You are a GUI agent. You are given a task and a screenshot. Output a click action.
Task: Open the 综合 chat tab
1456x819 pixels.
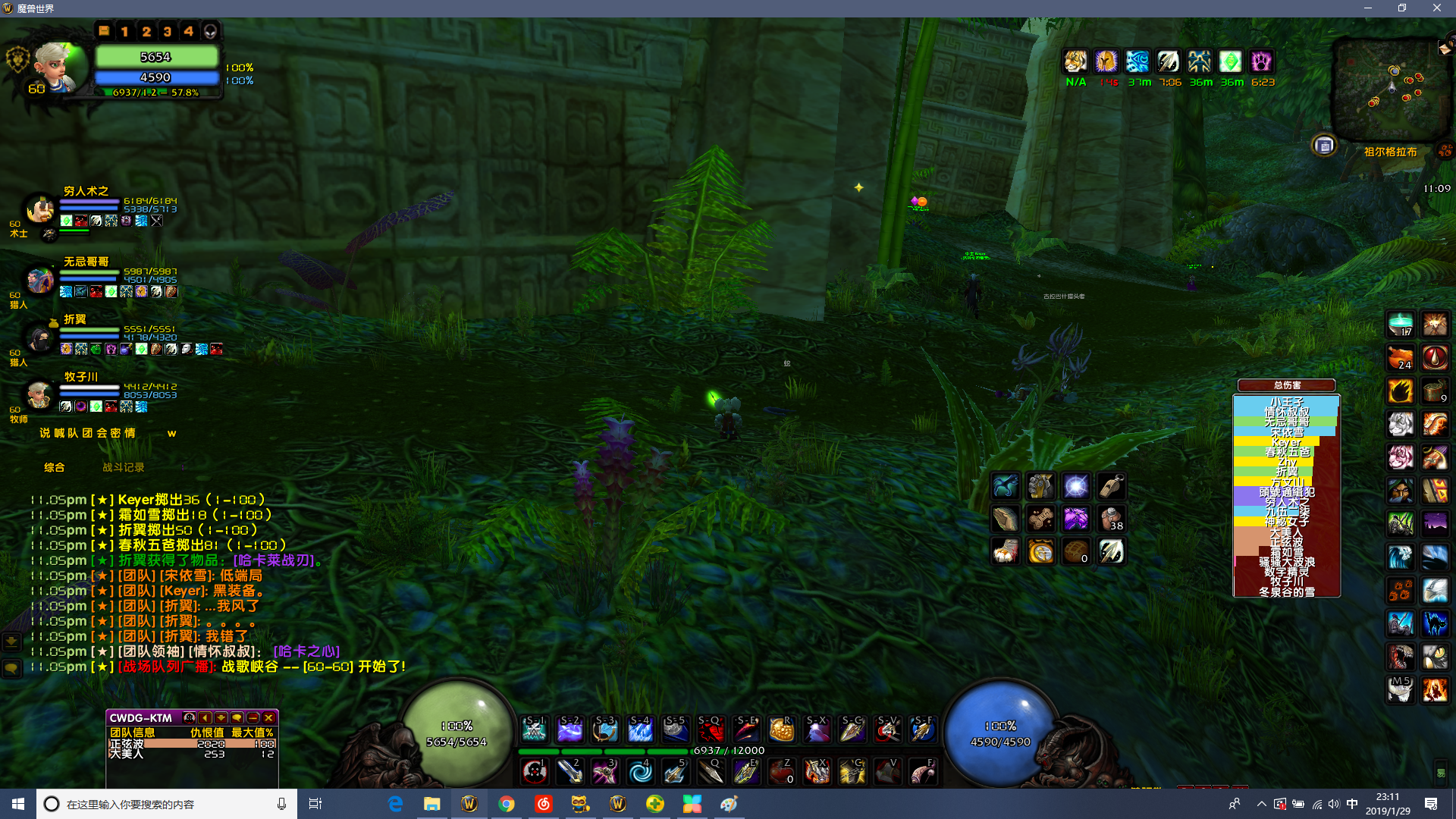coord(55,467)
